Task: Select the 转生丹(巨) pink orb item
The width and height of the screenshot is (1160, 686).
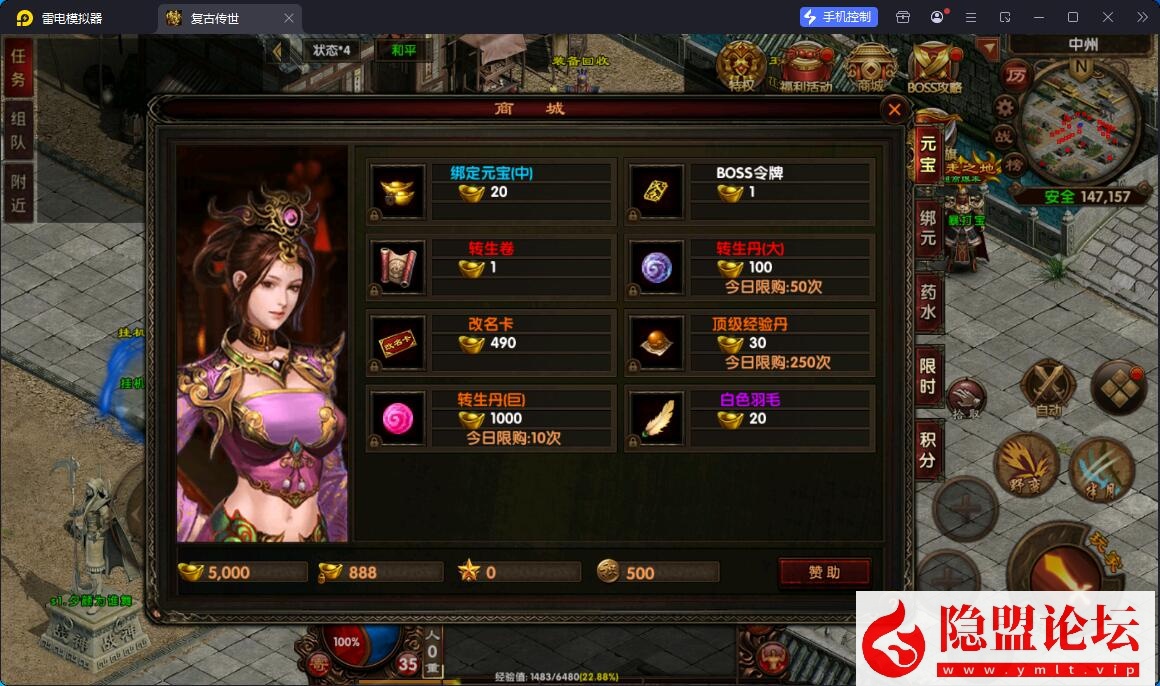Action: (397, 418)
